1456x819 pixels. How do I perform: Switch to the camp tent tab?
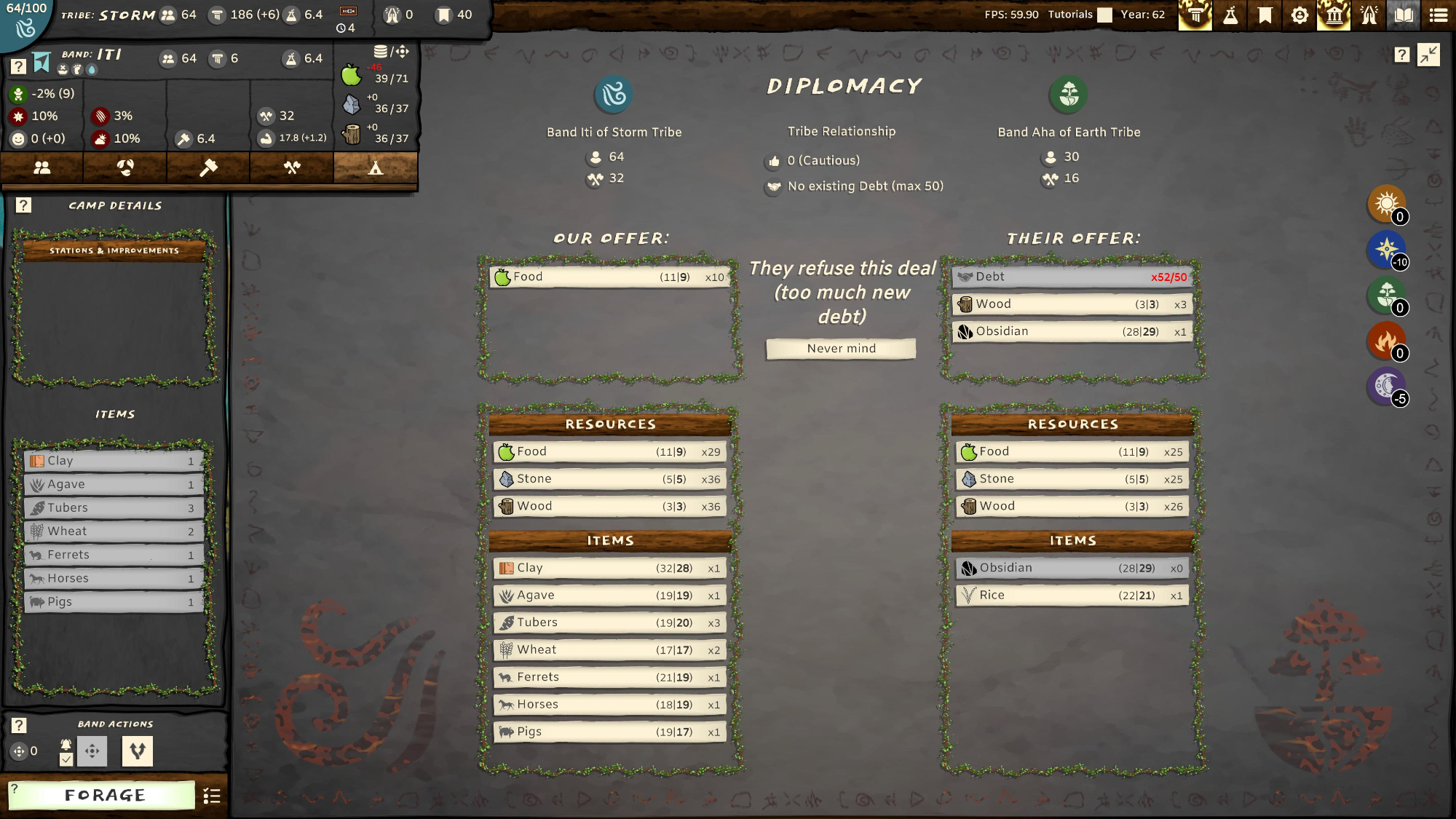[375, 167]
